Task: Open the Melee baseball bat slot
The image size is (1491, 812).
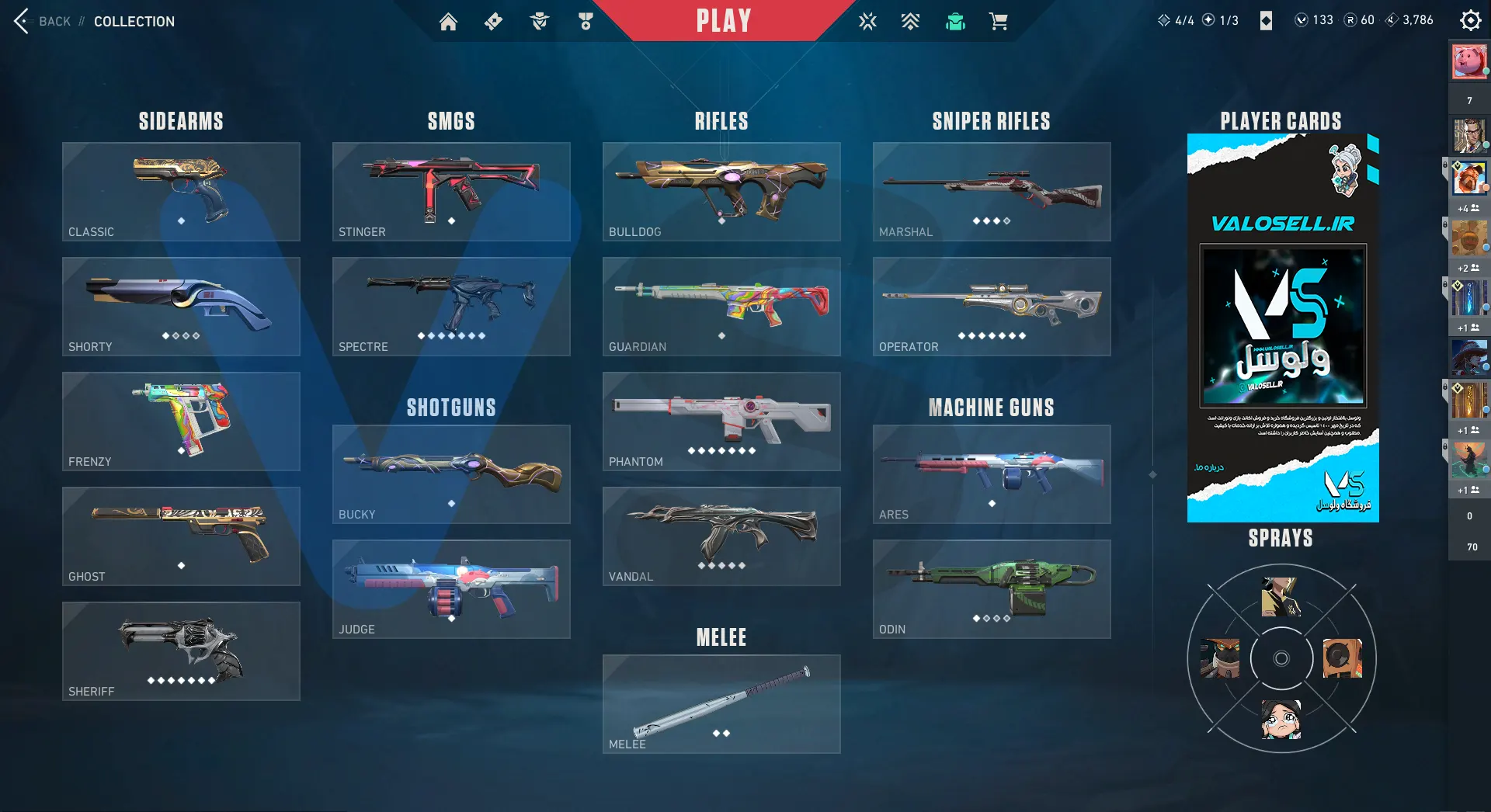Action: (721, 704)
